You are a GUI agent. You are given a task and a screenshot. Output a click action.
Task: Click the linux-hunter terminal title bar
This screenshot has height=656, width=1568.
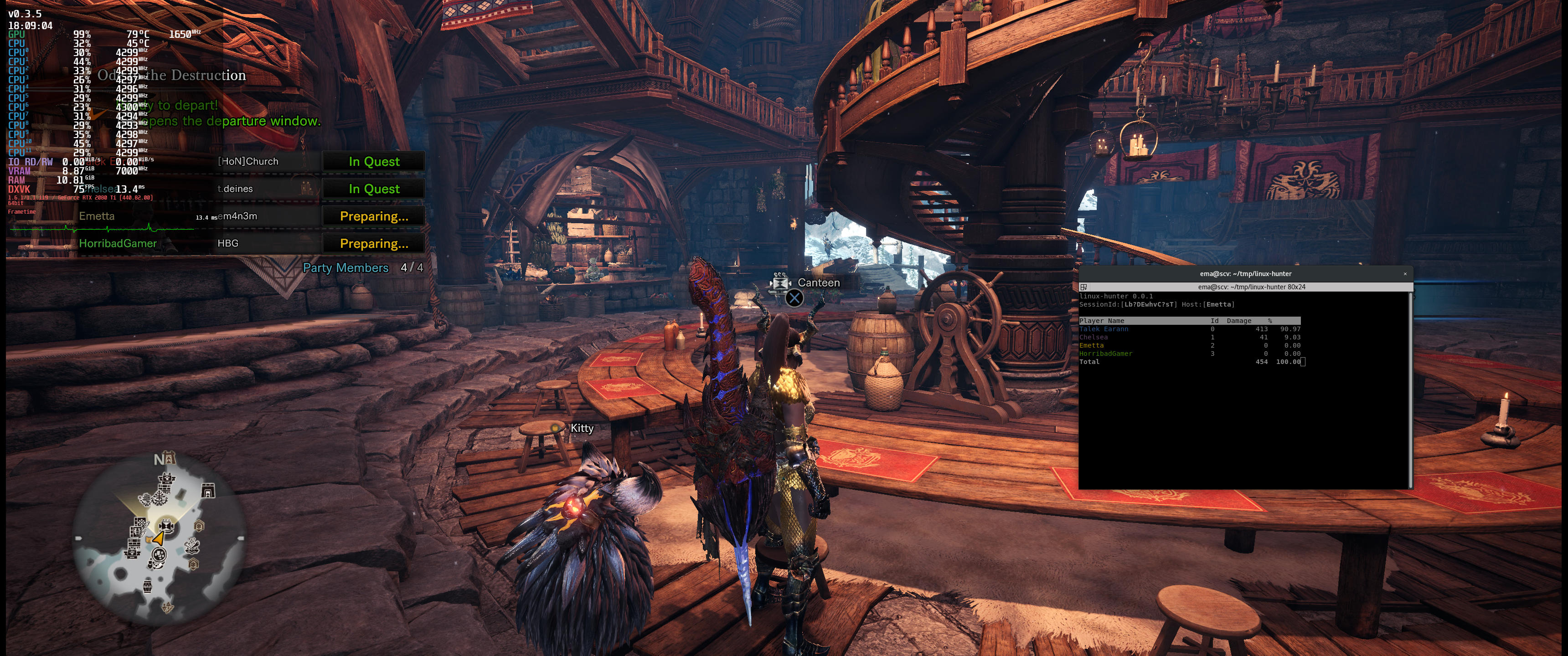pos(1245,274)
